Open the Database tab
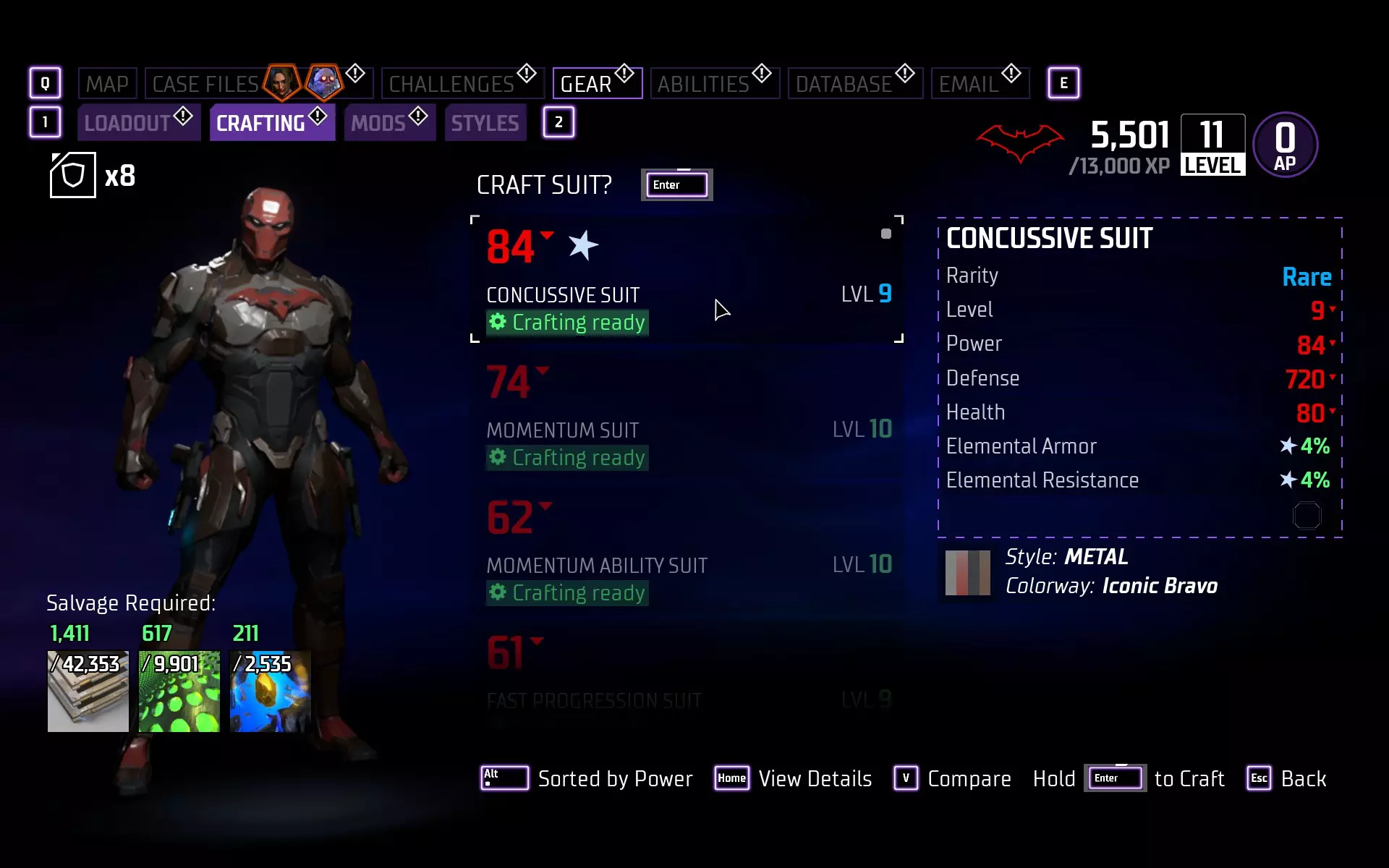Image resolution: width=1389 pixels, height=868 pixels. 844,84
